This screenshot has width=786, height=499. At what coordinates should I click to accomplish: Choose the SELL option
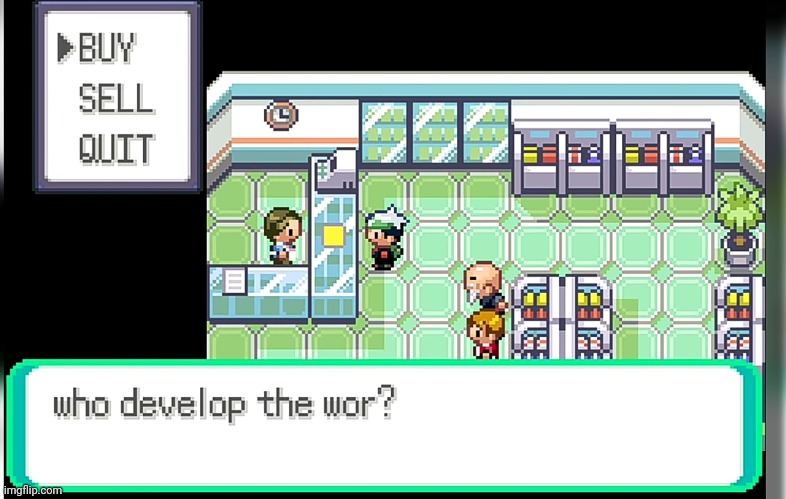pyautogui.click(x=115, y=98)
